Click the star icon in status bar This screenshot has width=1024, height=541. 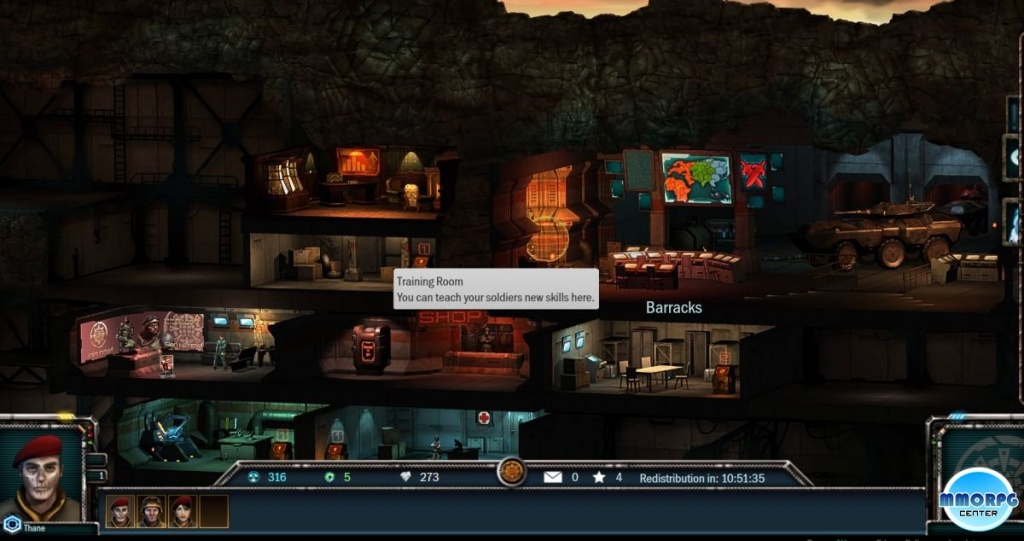click(x=599, y=477)
